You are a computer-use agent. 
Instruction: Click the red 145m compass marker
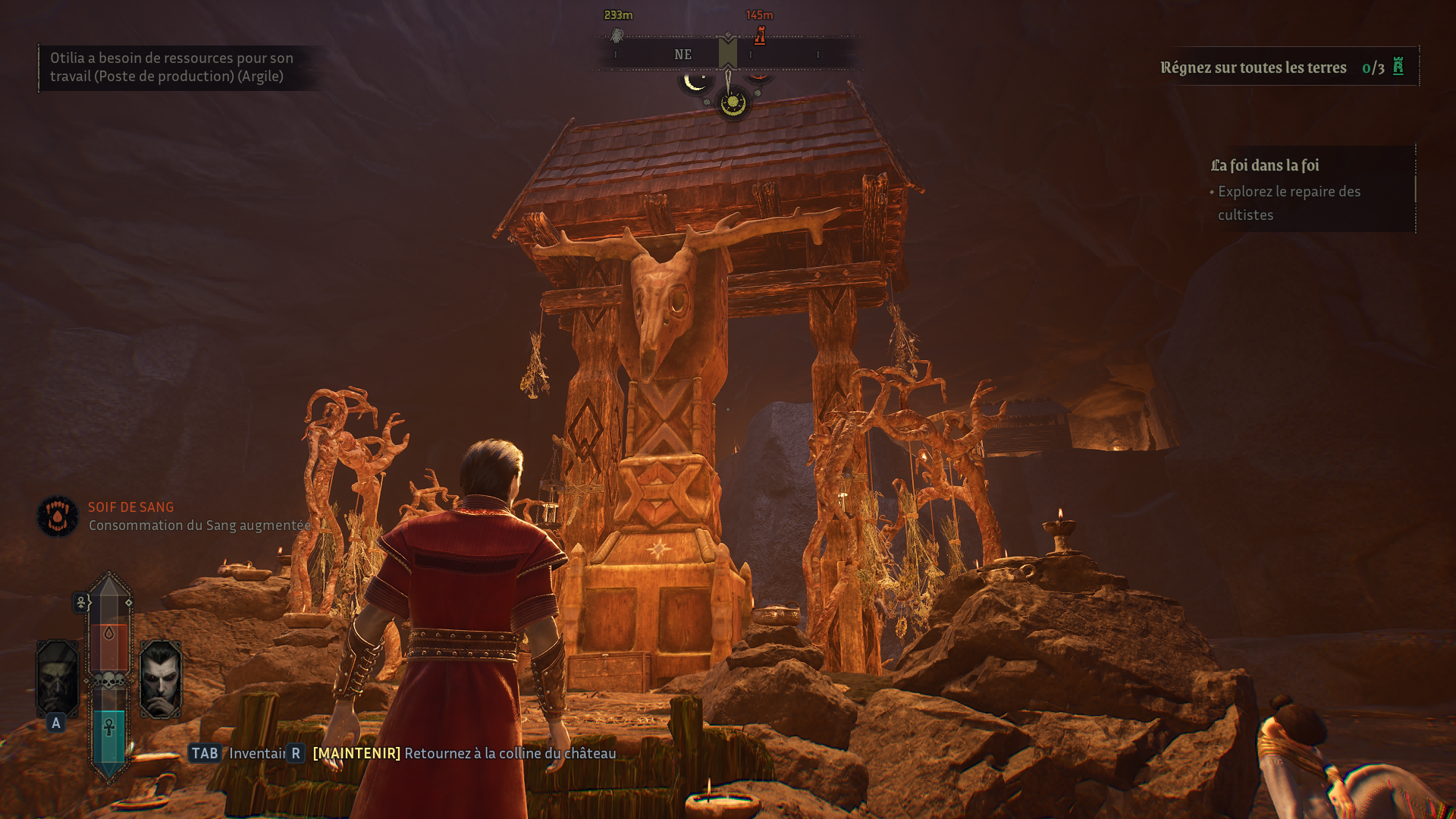(760, 35)
